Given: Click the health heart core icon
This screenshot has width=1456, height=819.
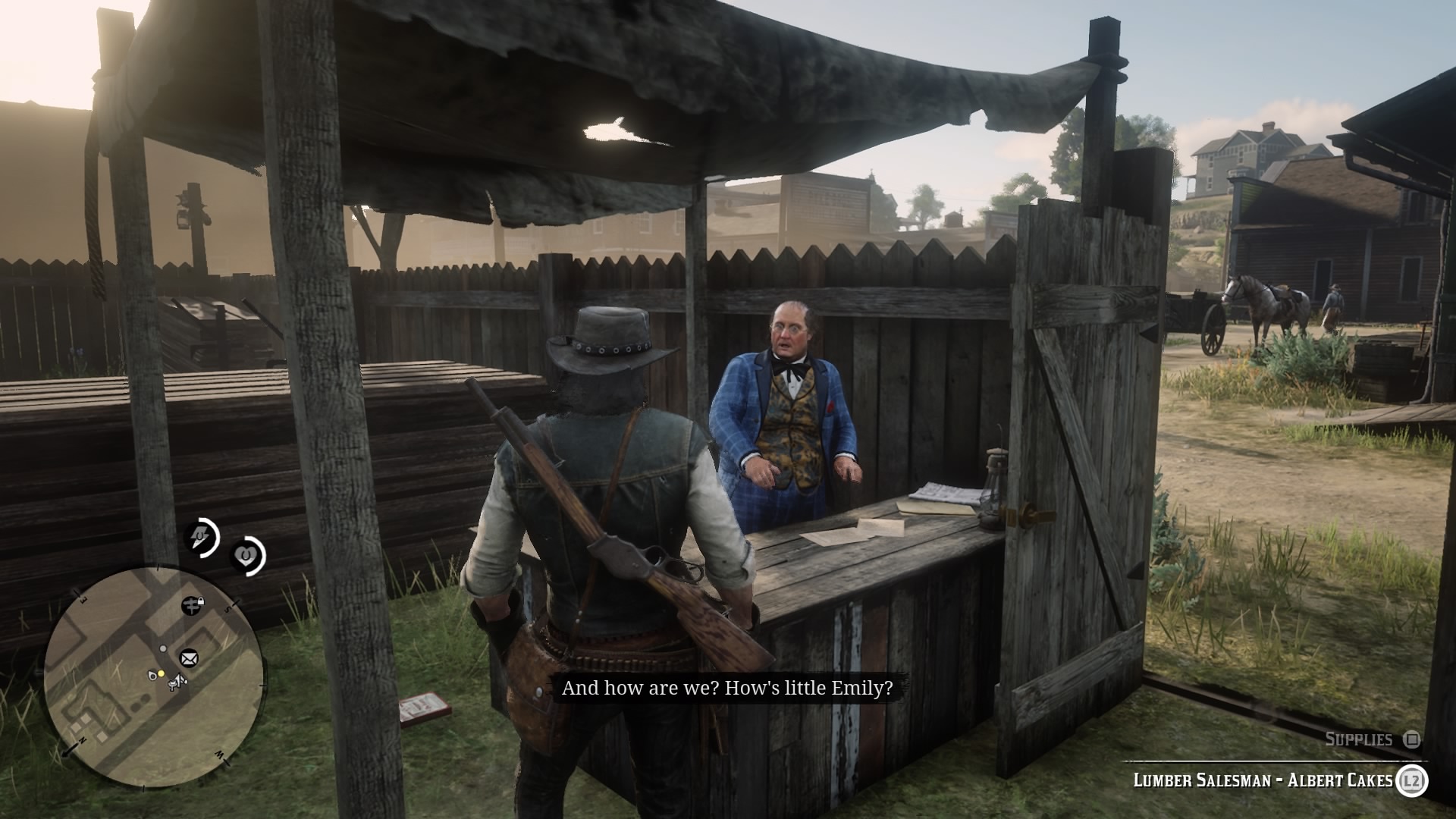Looking at the screenshot, I should click(x=245, y=555).
